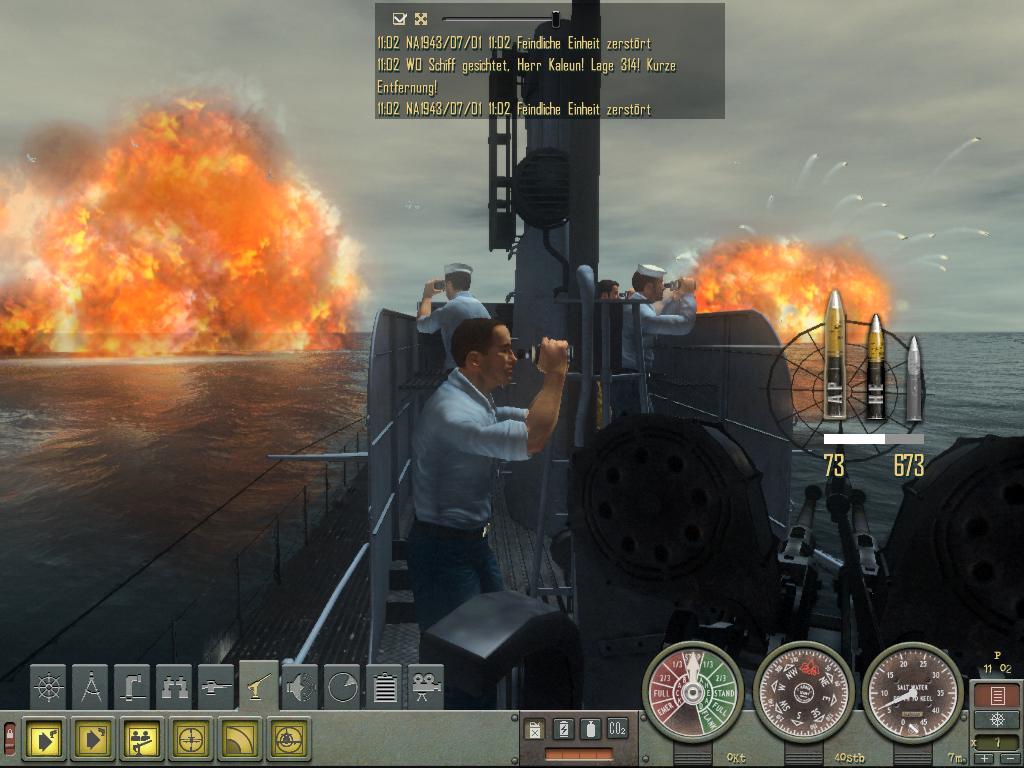Select the HE shell ammunition
This screenshot has height=768, width=1024.
[875, 365]
